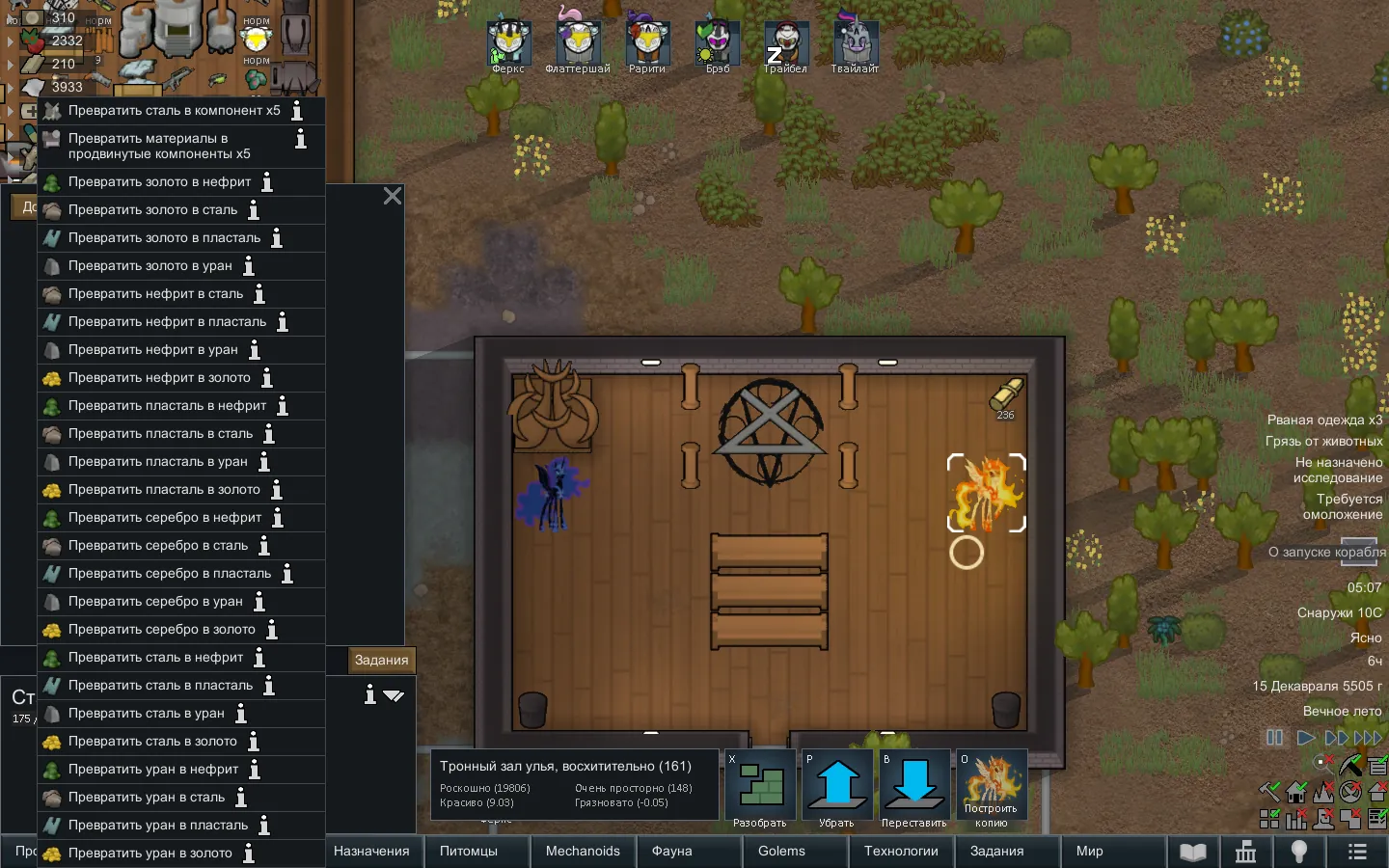Choose 'Превратить уран в золото' recipe

pyautogui.click(x=150, y=854)
